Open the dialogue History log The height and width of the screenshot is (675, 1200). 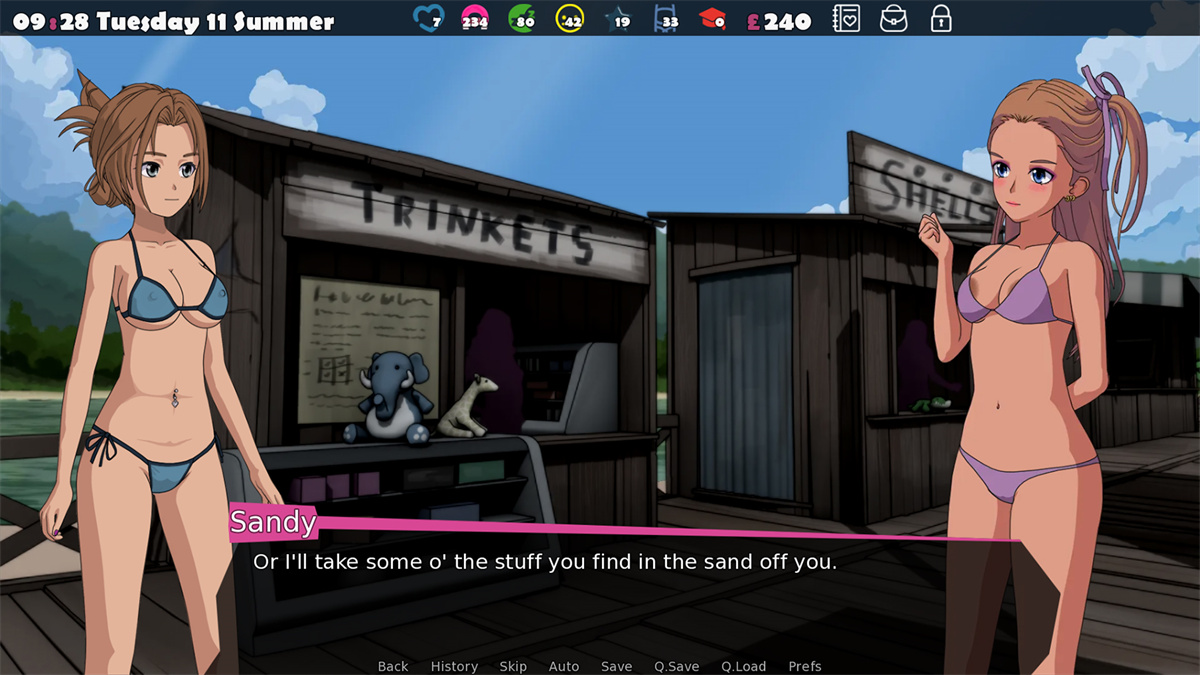coord(454,666)
